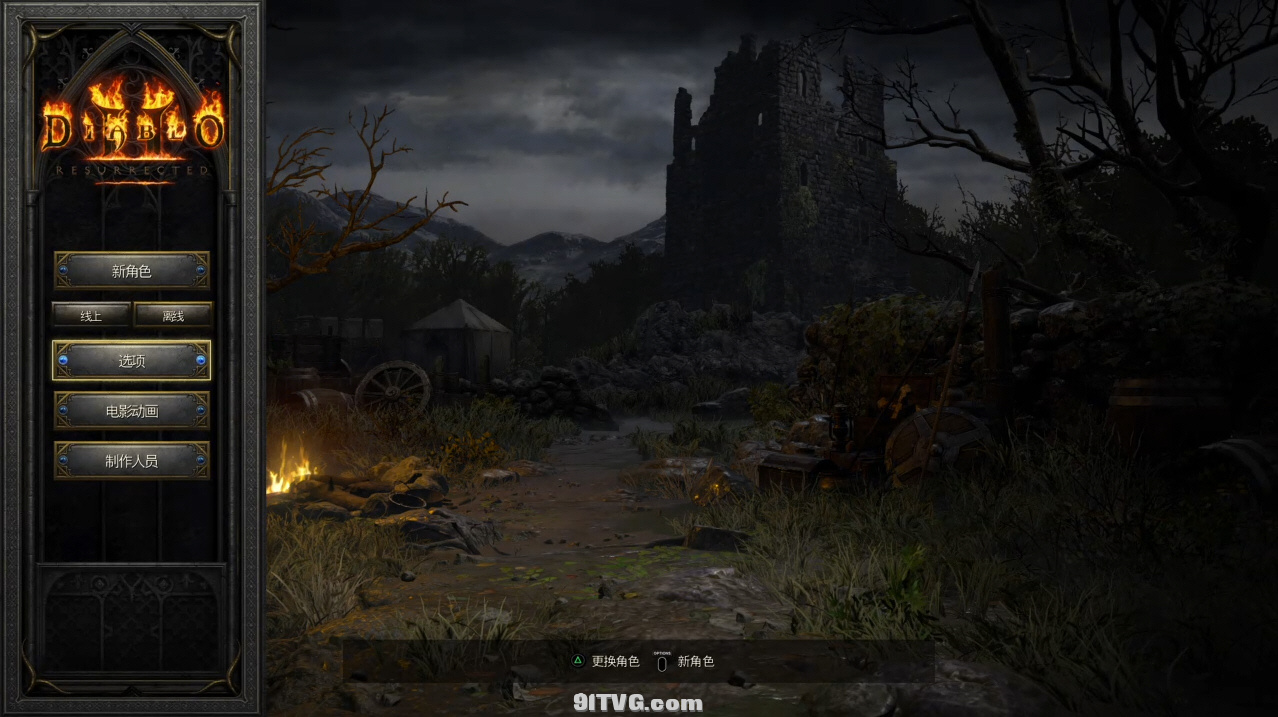Switch to the 离线 (Offline) tab

(x=173, y=315)
